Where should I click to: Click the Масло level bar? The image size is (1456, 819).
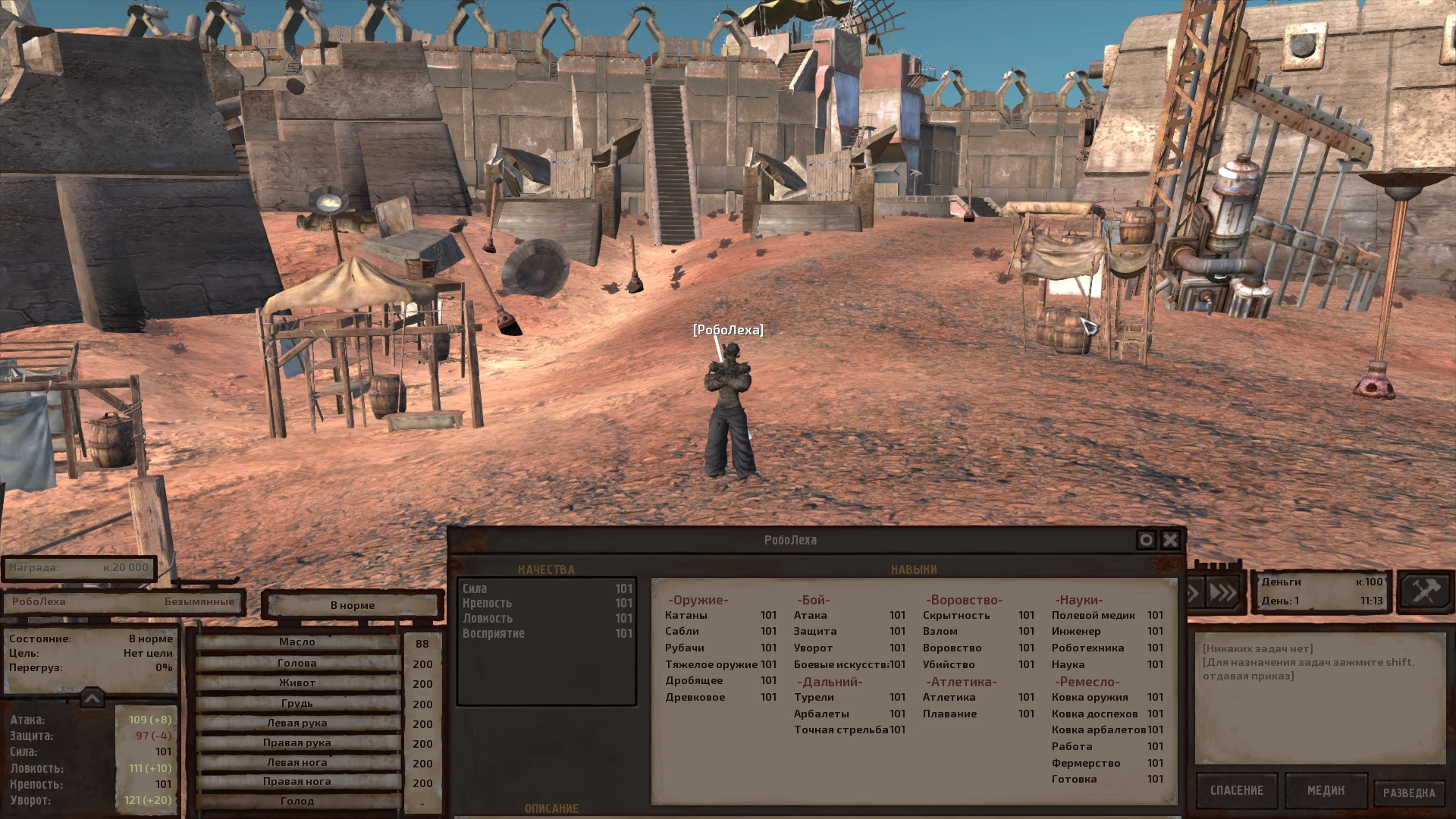click(x=296, y=641)
